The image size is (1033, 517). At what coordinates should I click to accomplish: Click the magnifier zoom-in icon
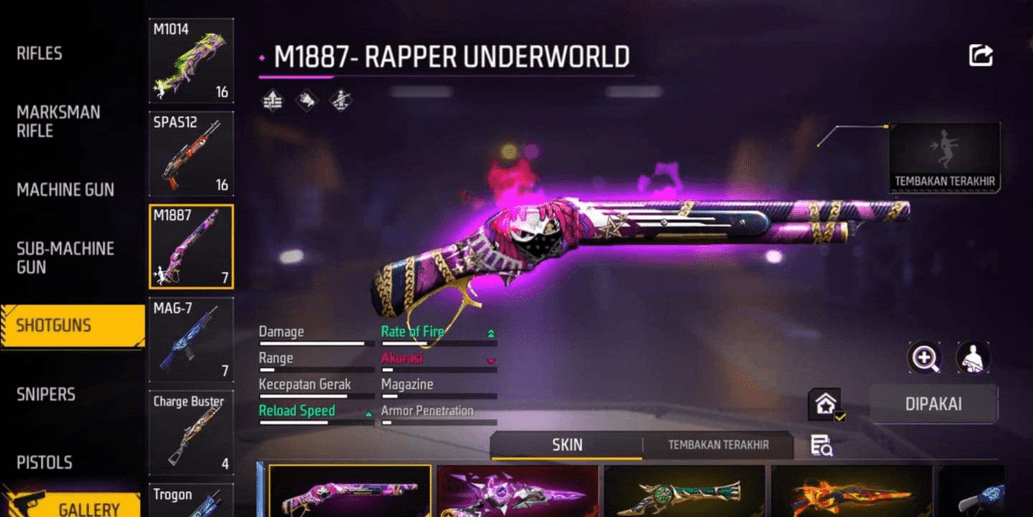coord(924,358)
